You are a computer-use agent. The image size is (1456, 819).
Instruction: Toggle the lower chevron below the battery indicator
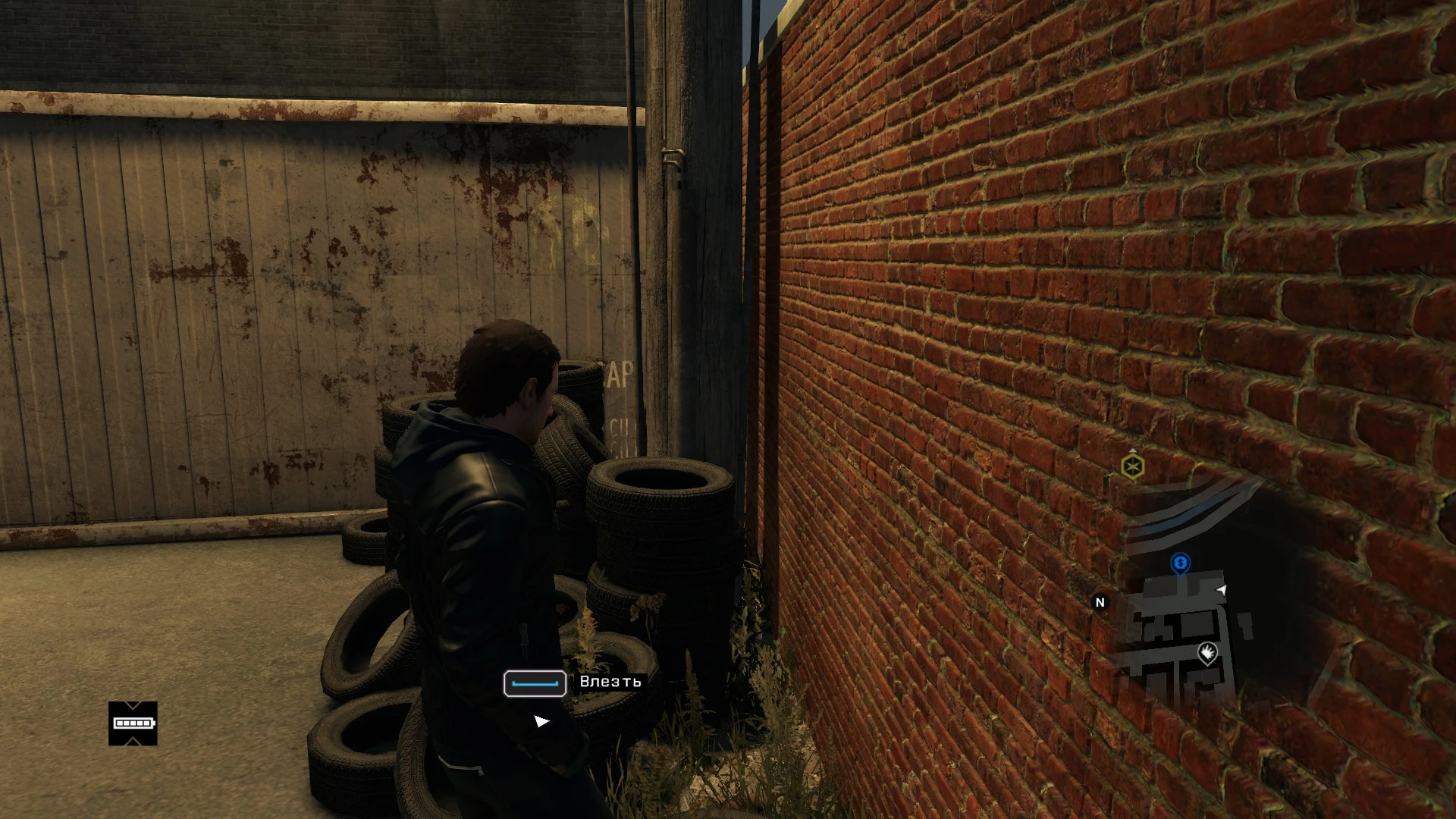[133, 741]
